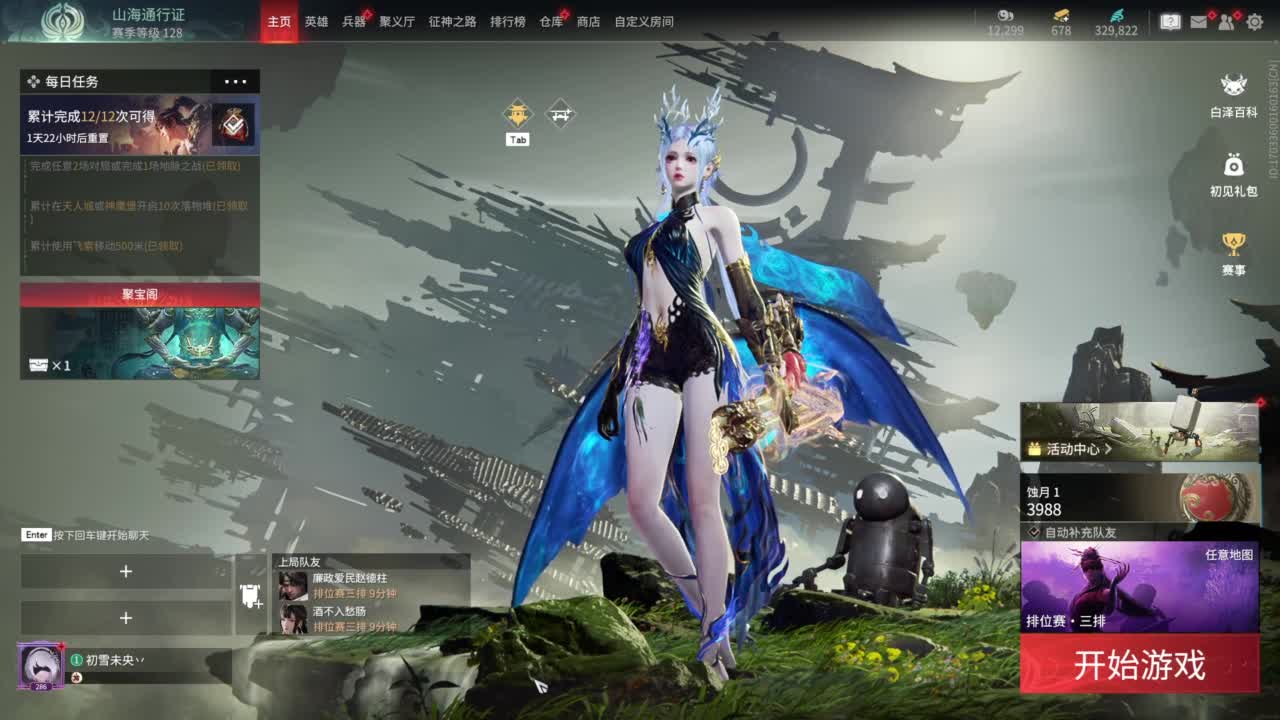Open the 英雄 heroes menu item
Screen dimensions: 1280x720
click(x=318, y=21)
